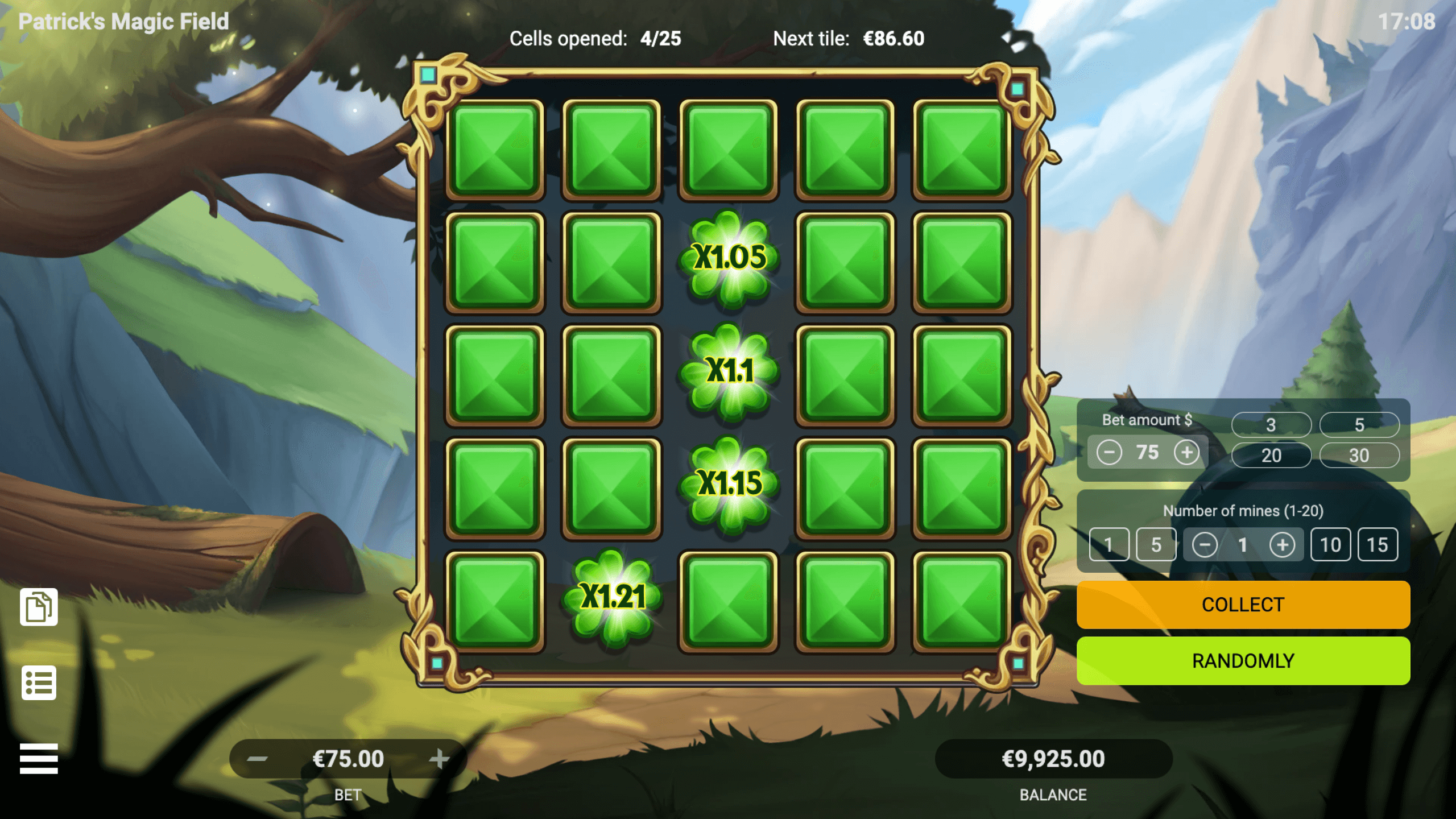
Task: Select the 20 bet amount preset
Action: click(x=1271, y=455)
